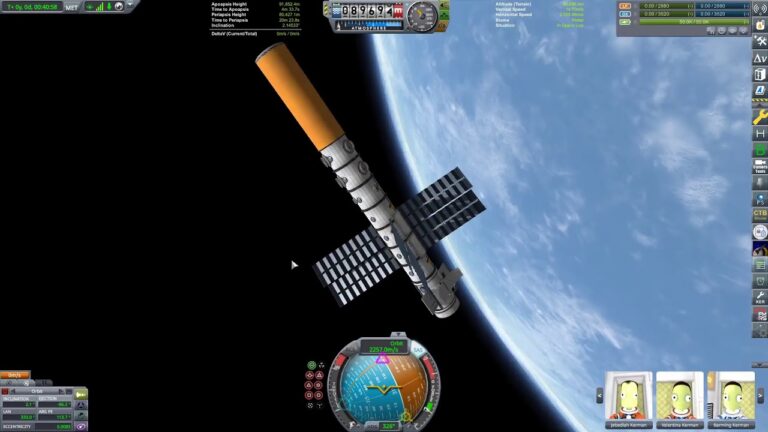Screen dimensions: 768x432
Task: Open the KER toolbar button
Action: tap(760, 297)
